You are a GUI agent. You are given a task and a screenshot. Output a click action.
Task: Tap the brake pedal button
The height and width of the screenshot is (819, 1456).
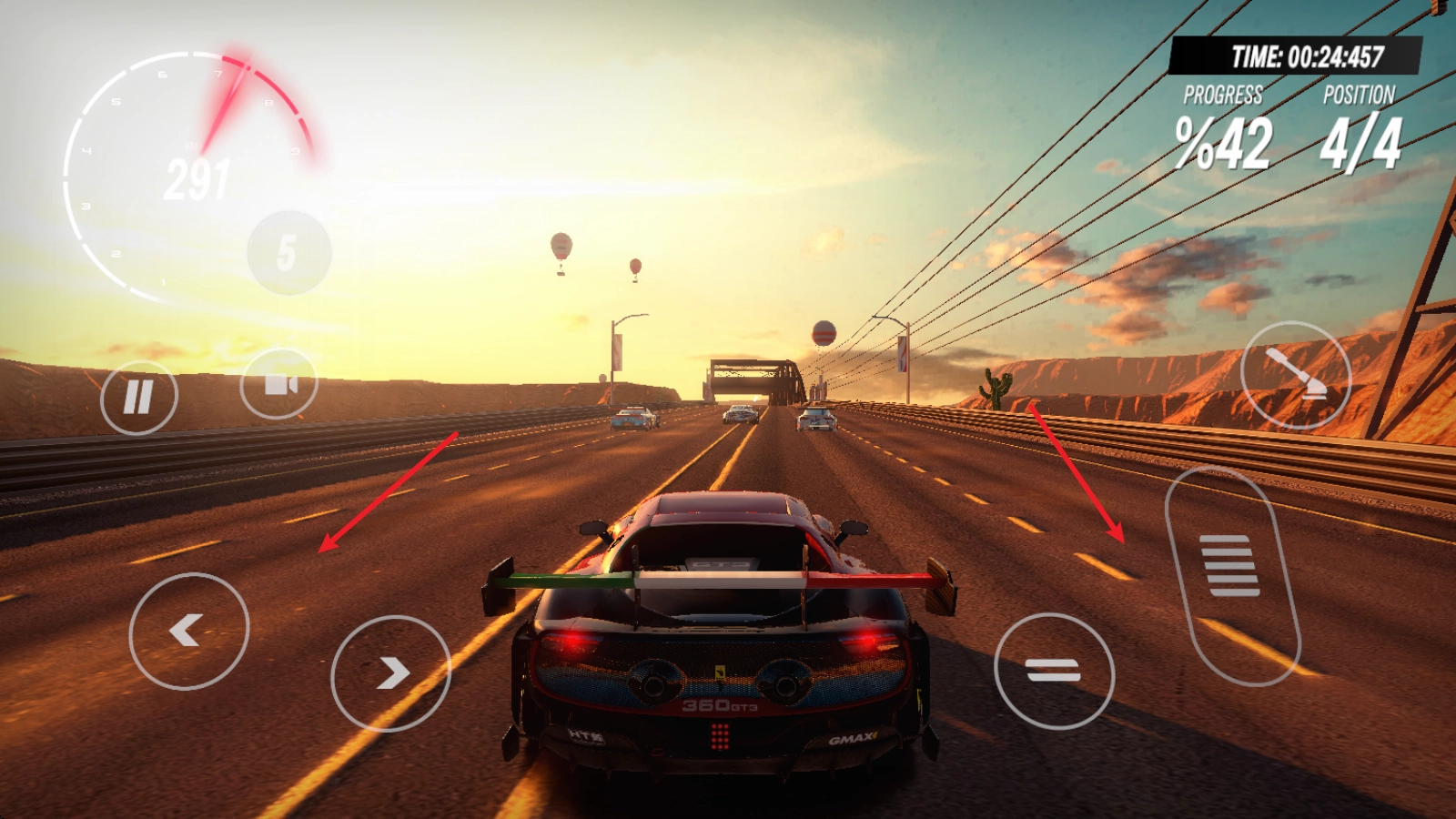[x=1054, y=672]
